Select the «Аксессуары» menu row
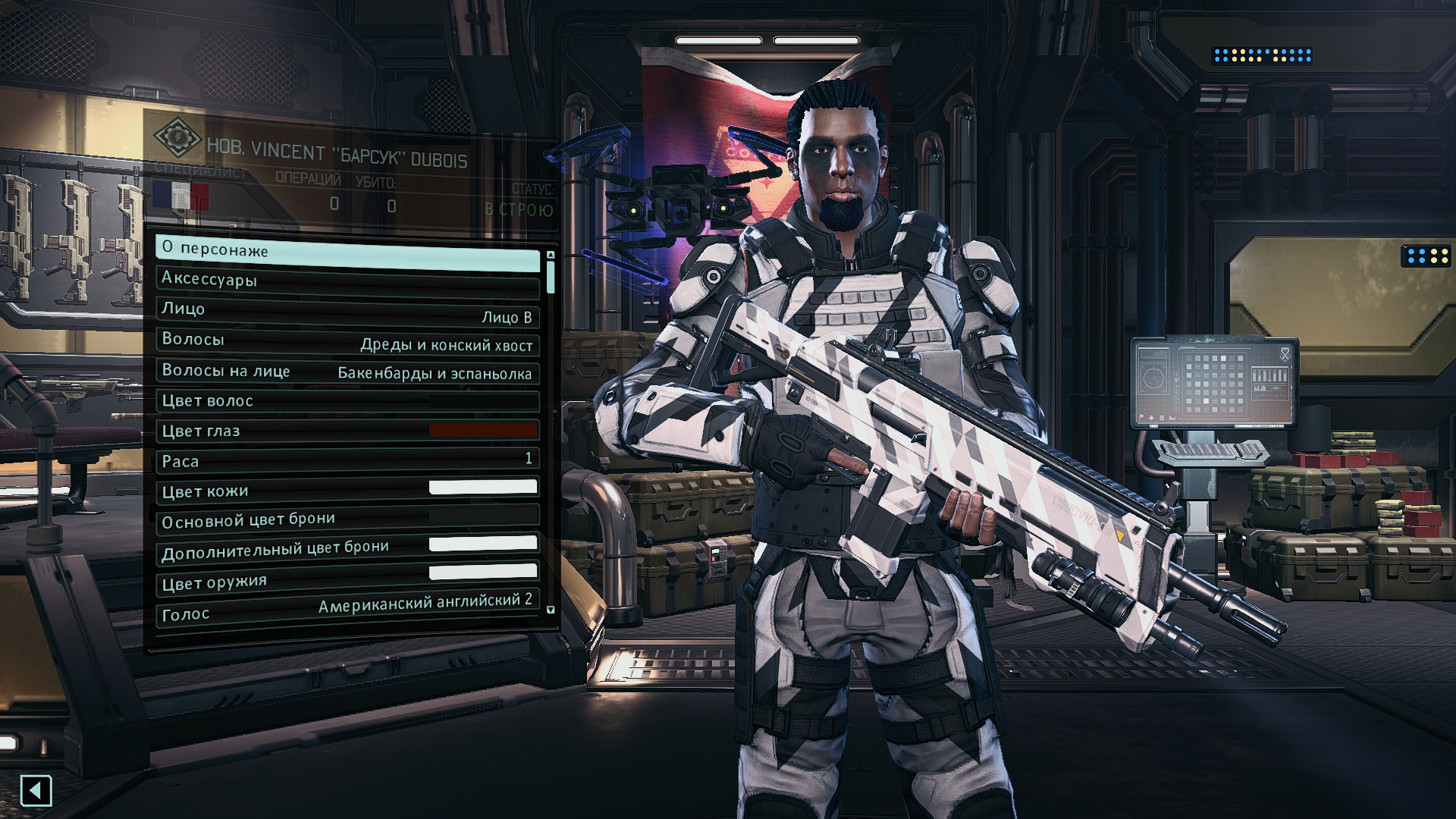The image size is (1456, 819). pos(347,281)
